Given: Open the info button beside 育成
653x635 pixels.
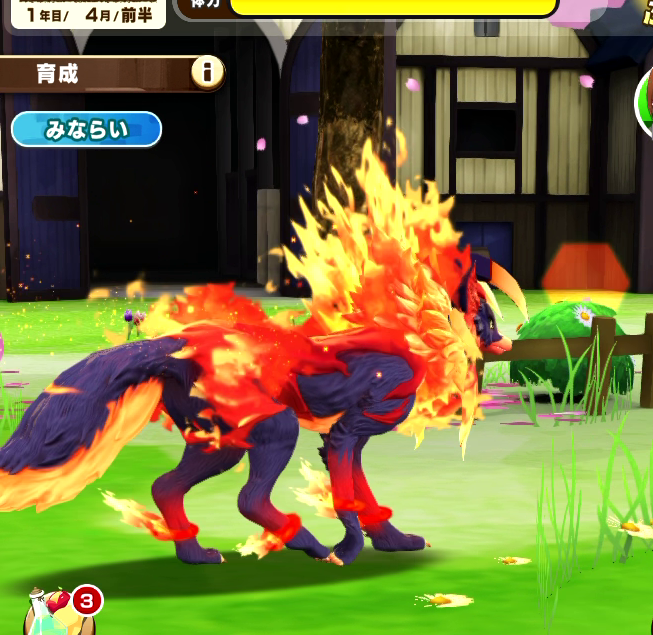Looking at the screenshot, I should point(208,73).
